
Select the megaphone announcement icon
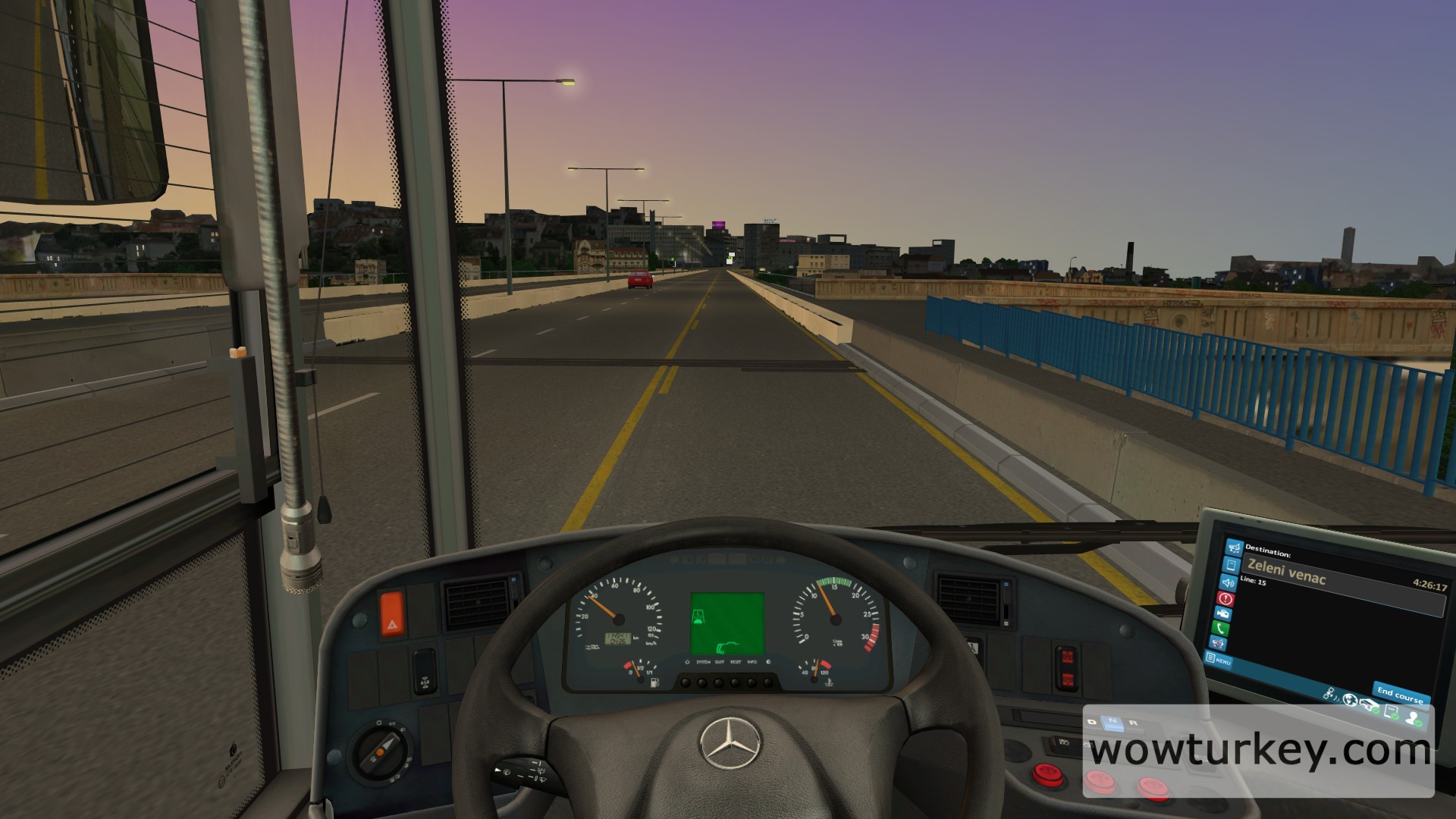pyautogui.click(x=1234, y=547)
